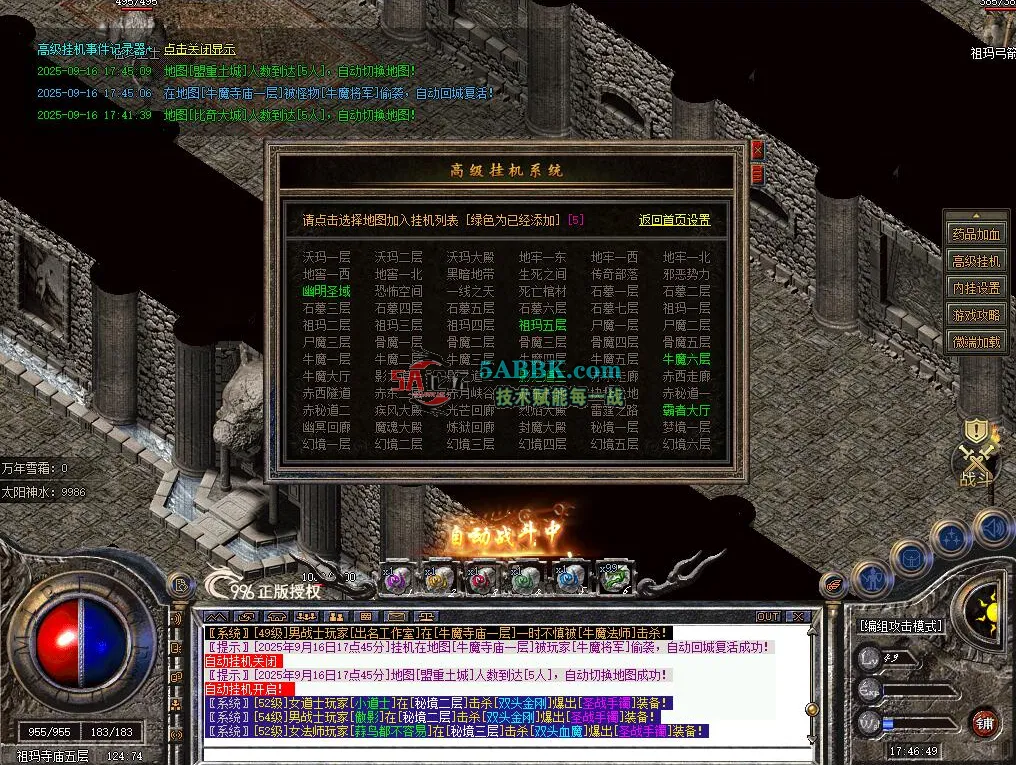Screen dimensions: 1016x765
Task: Choose the 牛魔六层 map
Action: (687, 359)
